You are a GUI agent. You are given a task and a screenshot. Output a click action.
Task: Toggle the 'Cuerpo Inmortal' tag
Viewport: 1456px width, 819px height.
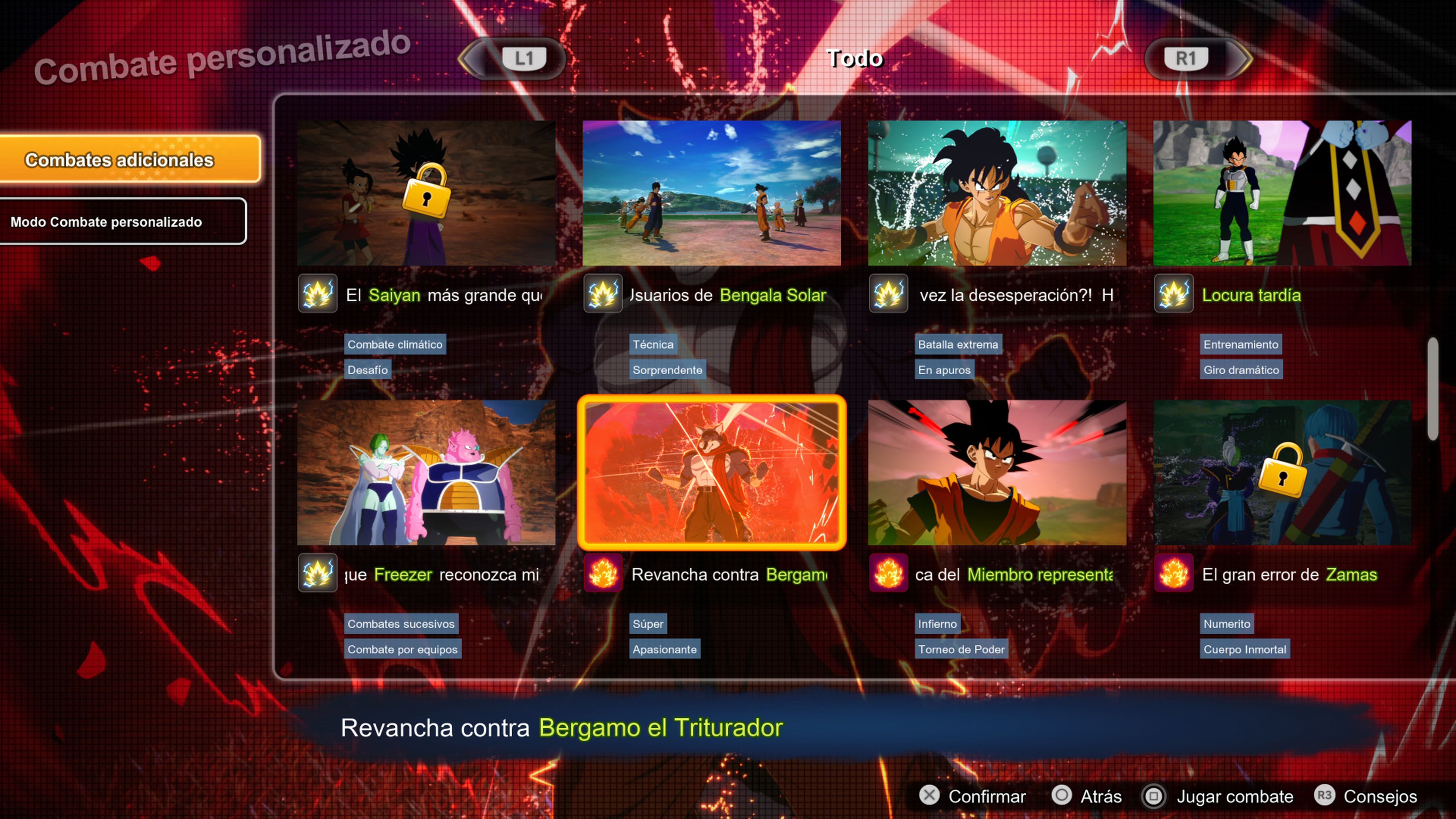(x=1245, y=649)
